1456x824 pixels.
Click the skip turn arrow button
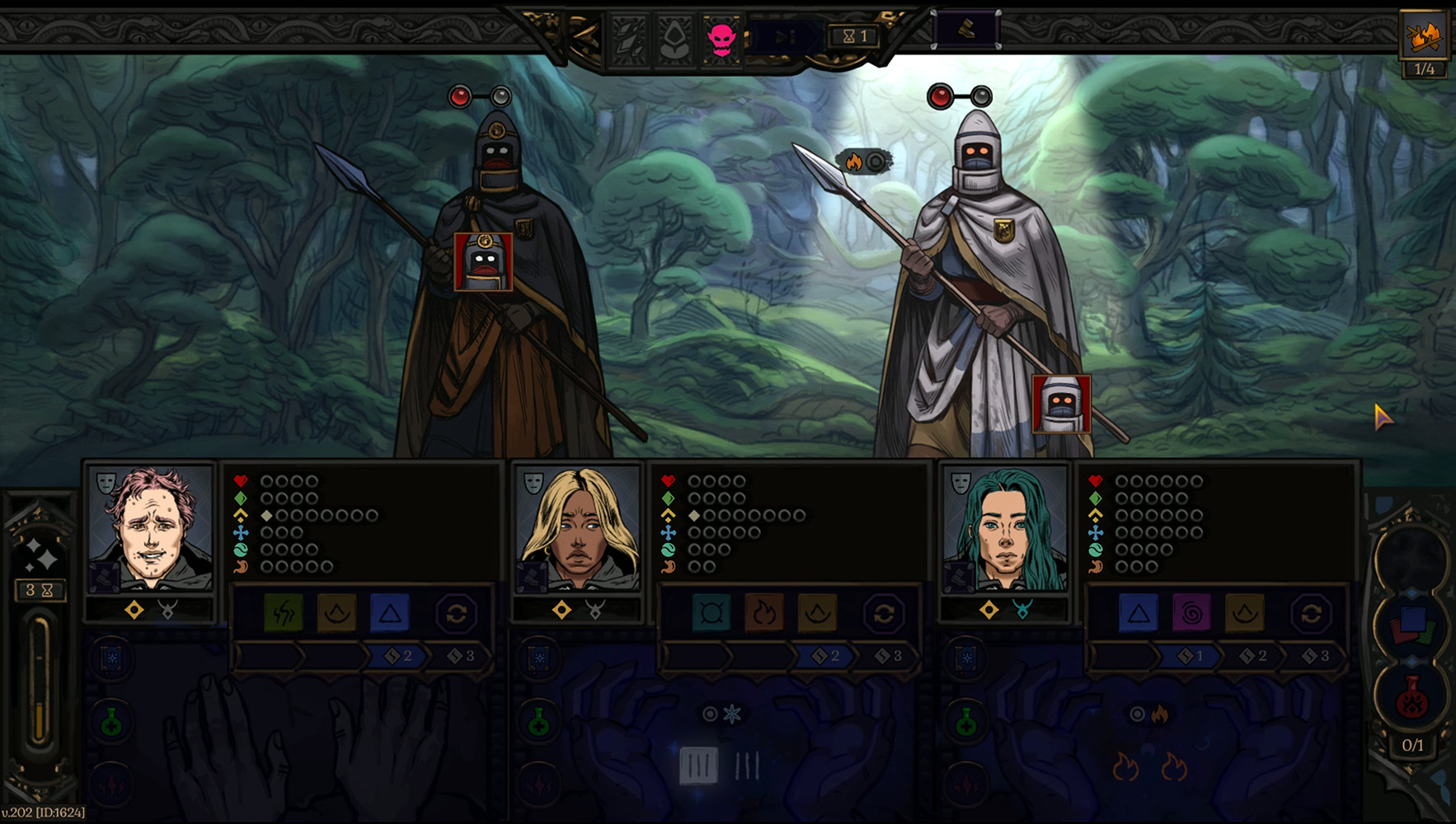click(x=784, y=37)
